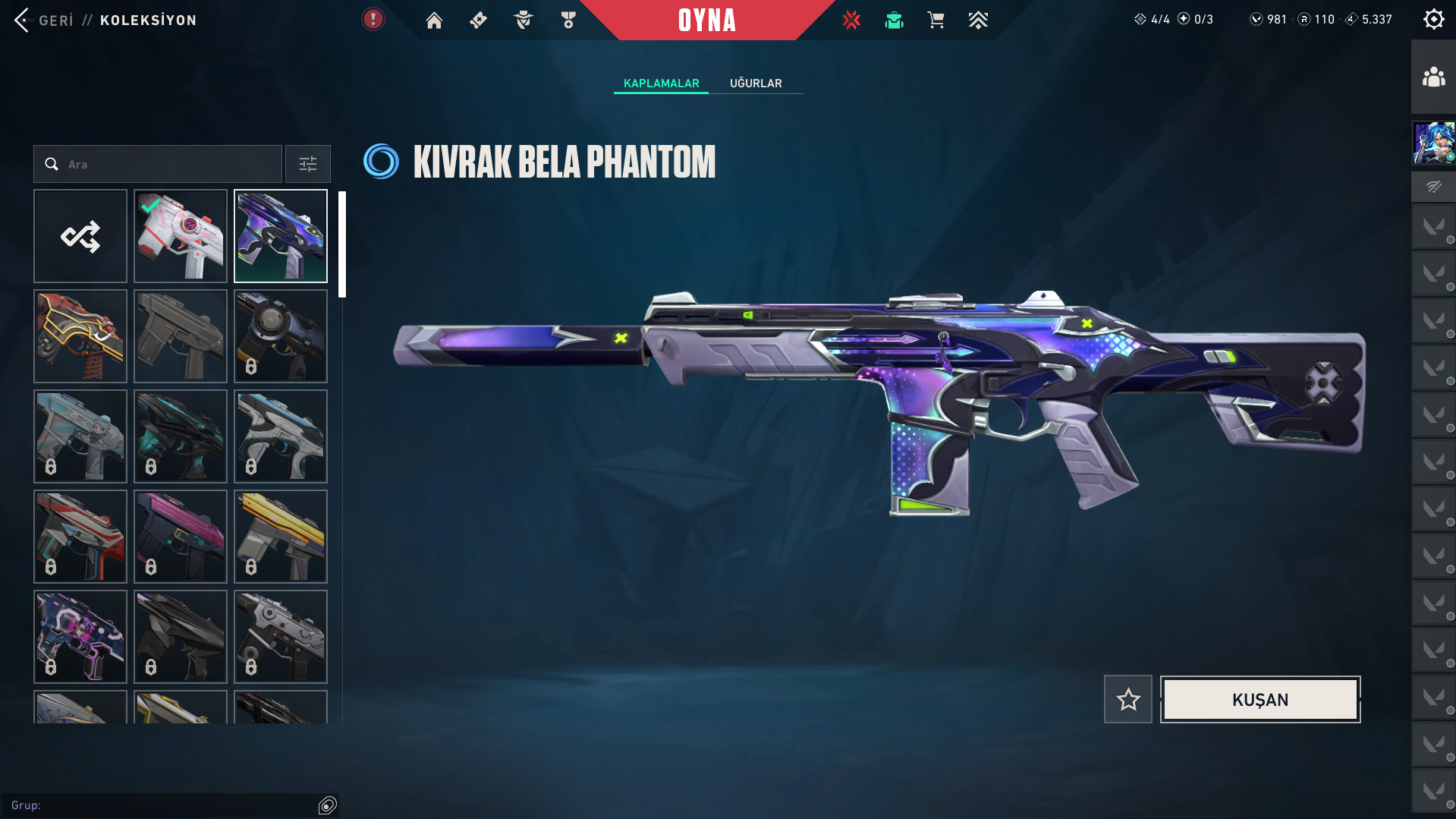Switch to the UĞURLAR tab
1456x819 pixels.
pyautogui.click(x=756, y=83)
